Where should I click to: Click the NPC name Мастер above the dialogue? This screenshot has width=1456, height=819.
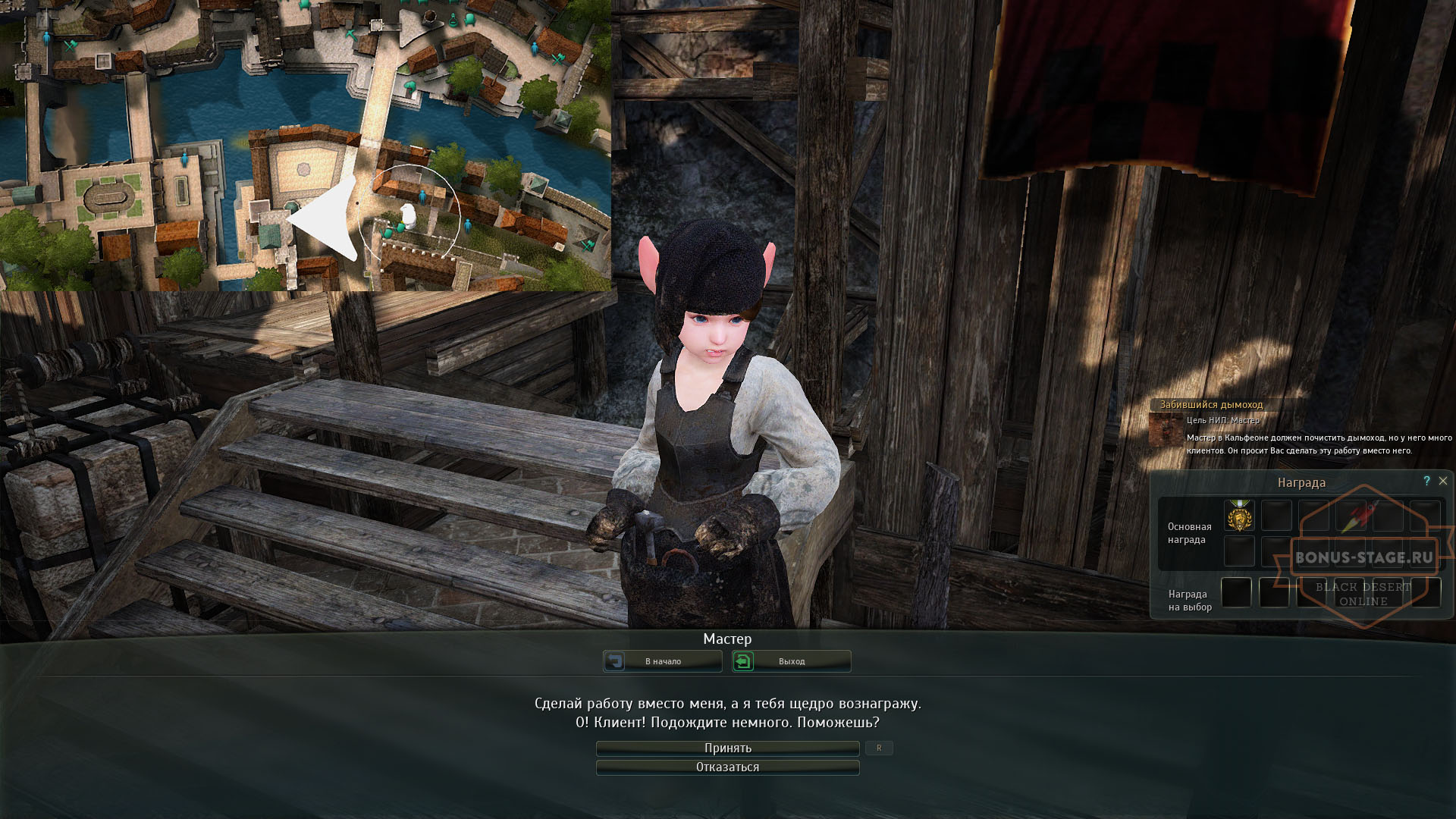[728, 639]
